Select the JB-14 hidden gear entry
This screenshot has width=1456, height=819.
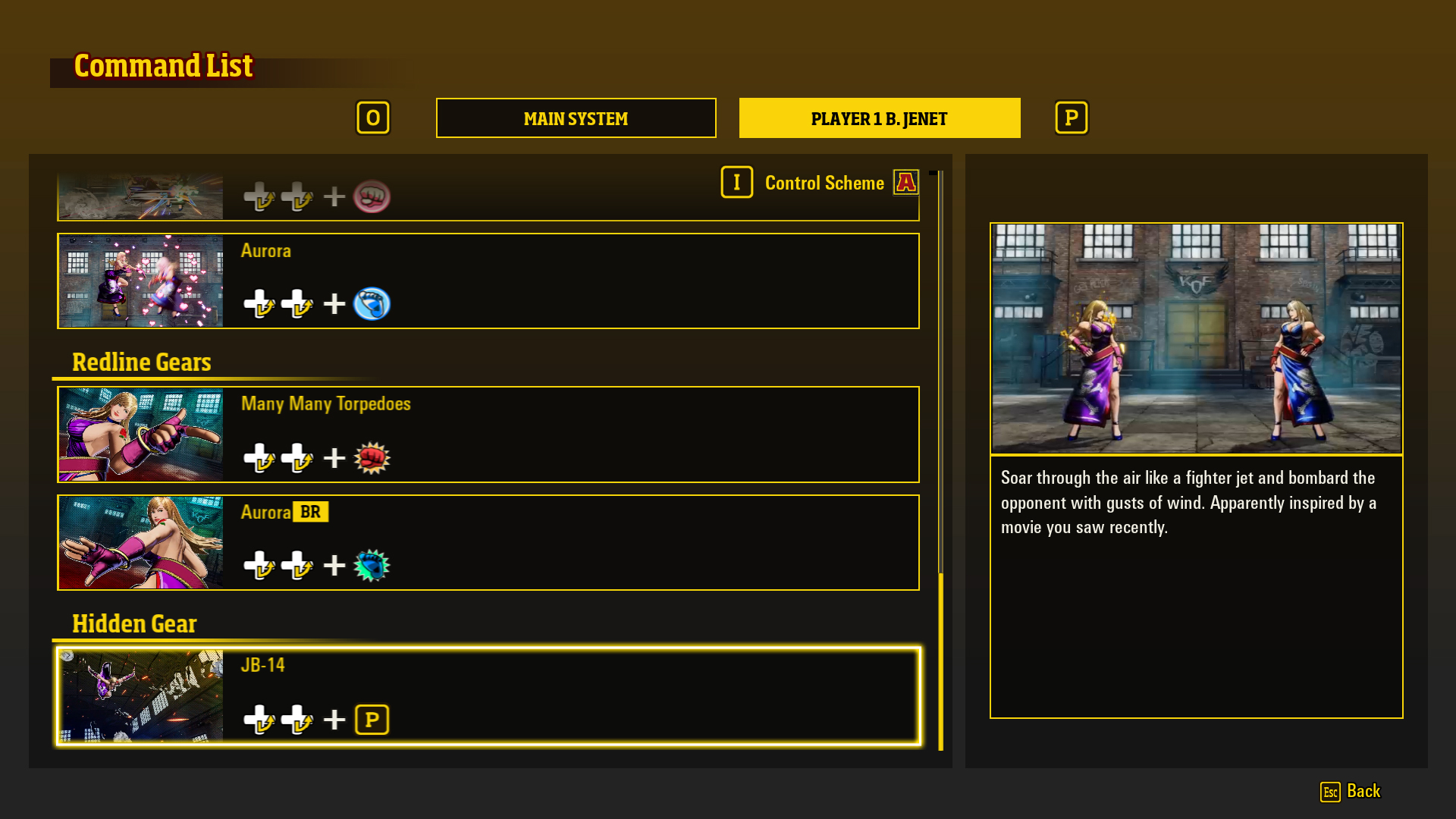tap(488, 696)
